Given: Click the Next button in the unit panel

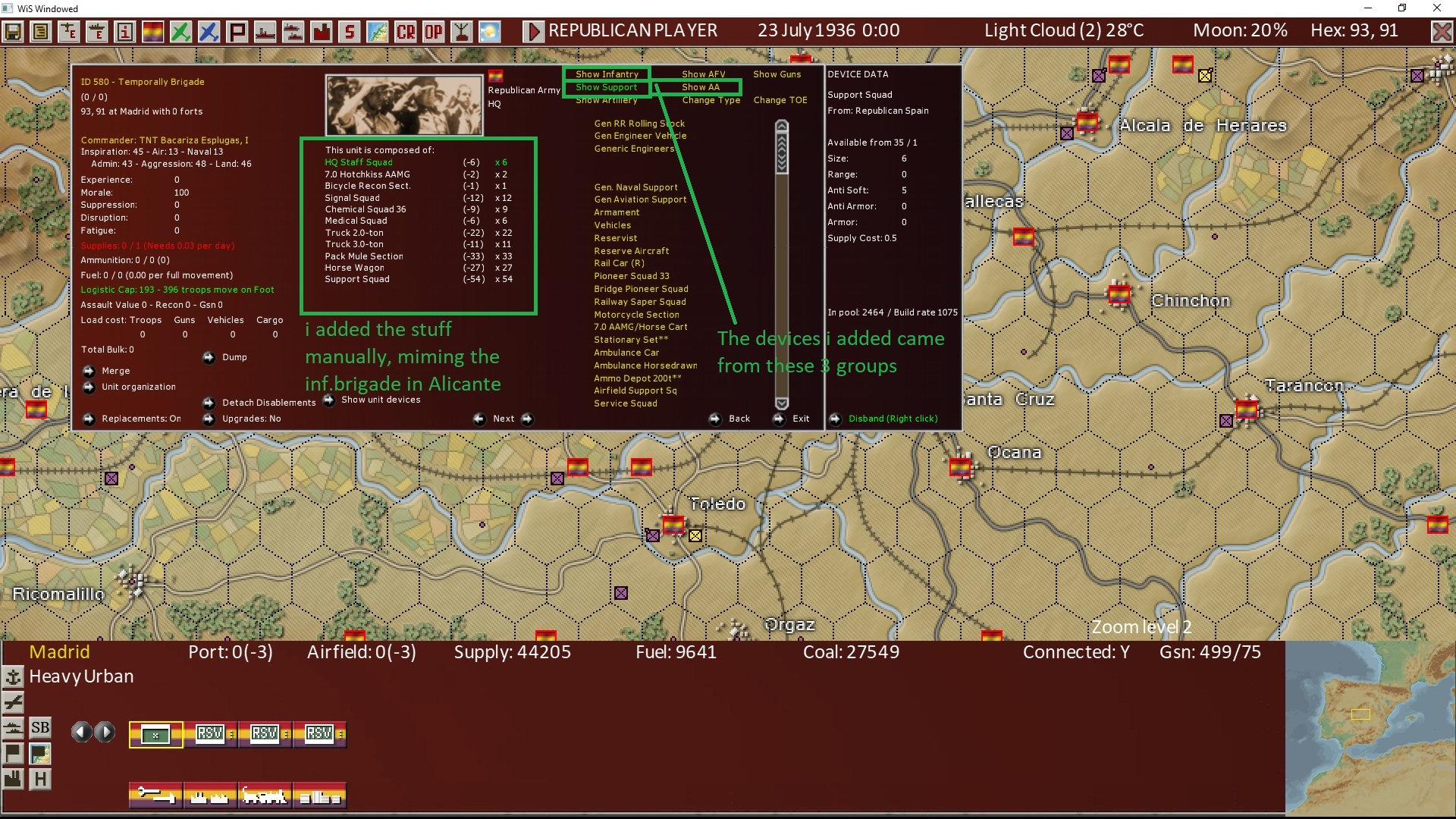Looking at the screenshot, I should coord(503,419).
